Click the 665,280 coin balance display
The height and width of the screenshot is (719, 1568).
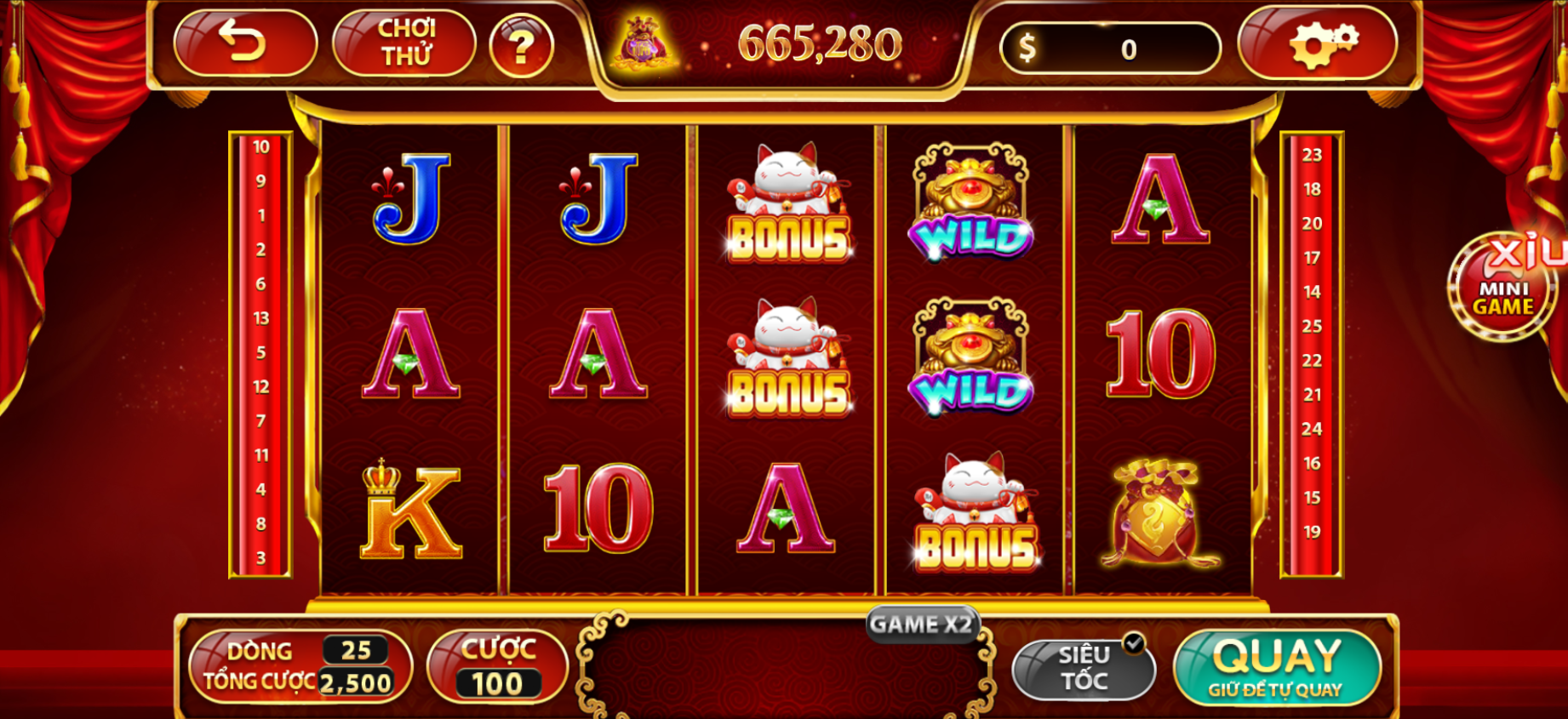tap(820, 44)
